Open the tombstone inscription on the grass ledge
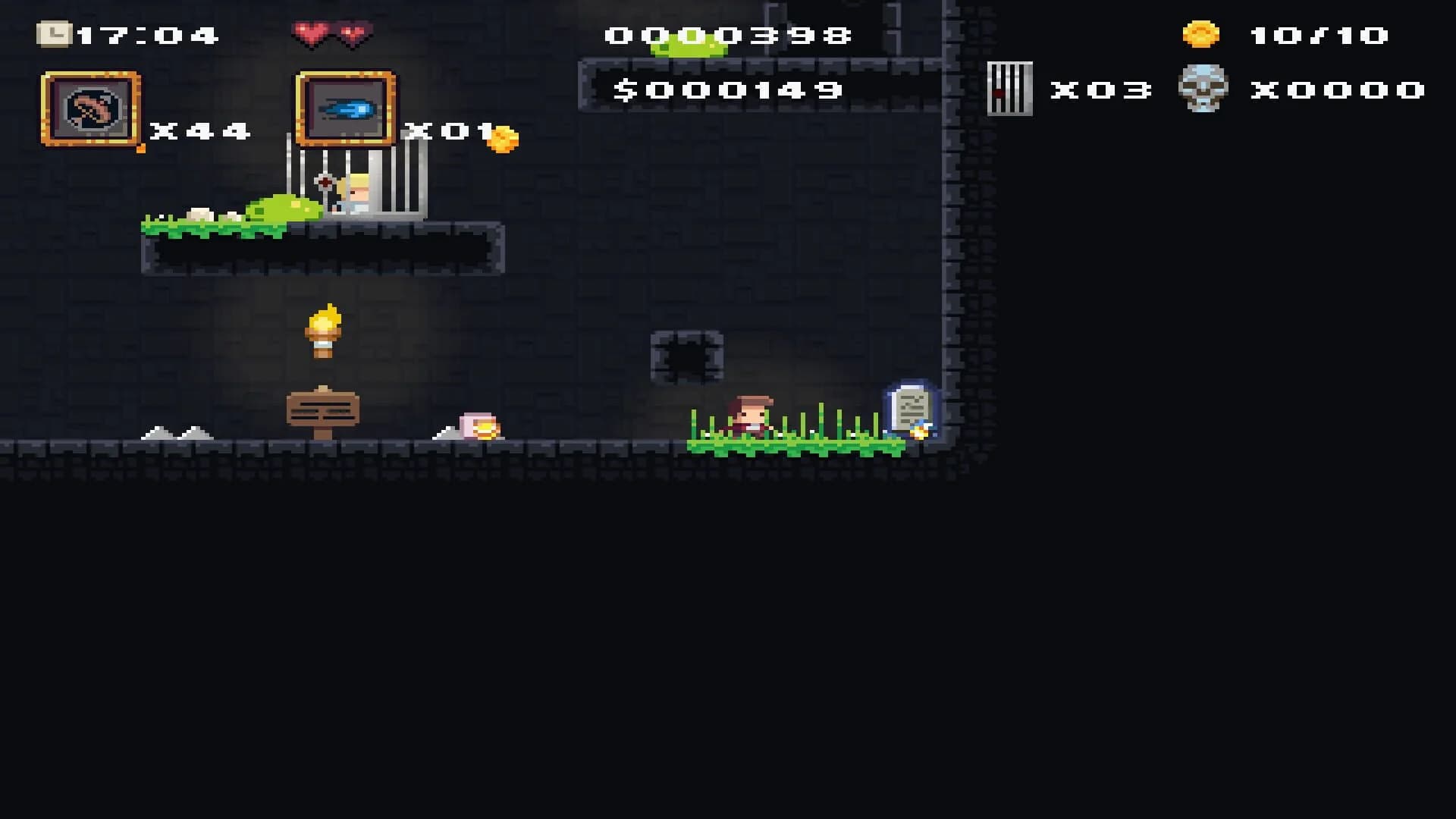This screenshot has height=819, width=1456. pos(910,406)
